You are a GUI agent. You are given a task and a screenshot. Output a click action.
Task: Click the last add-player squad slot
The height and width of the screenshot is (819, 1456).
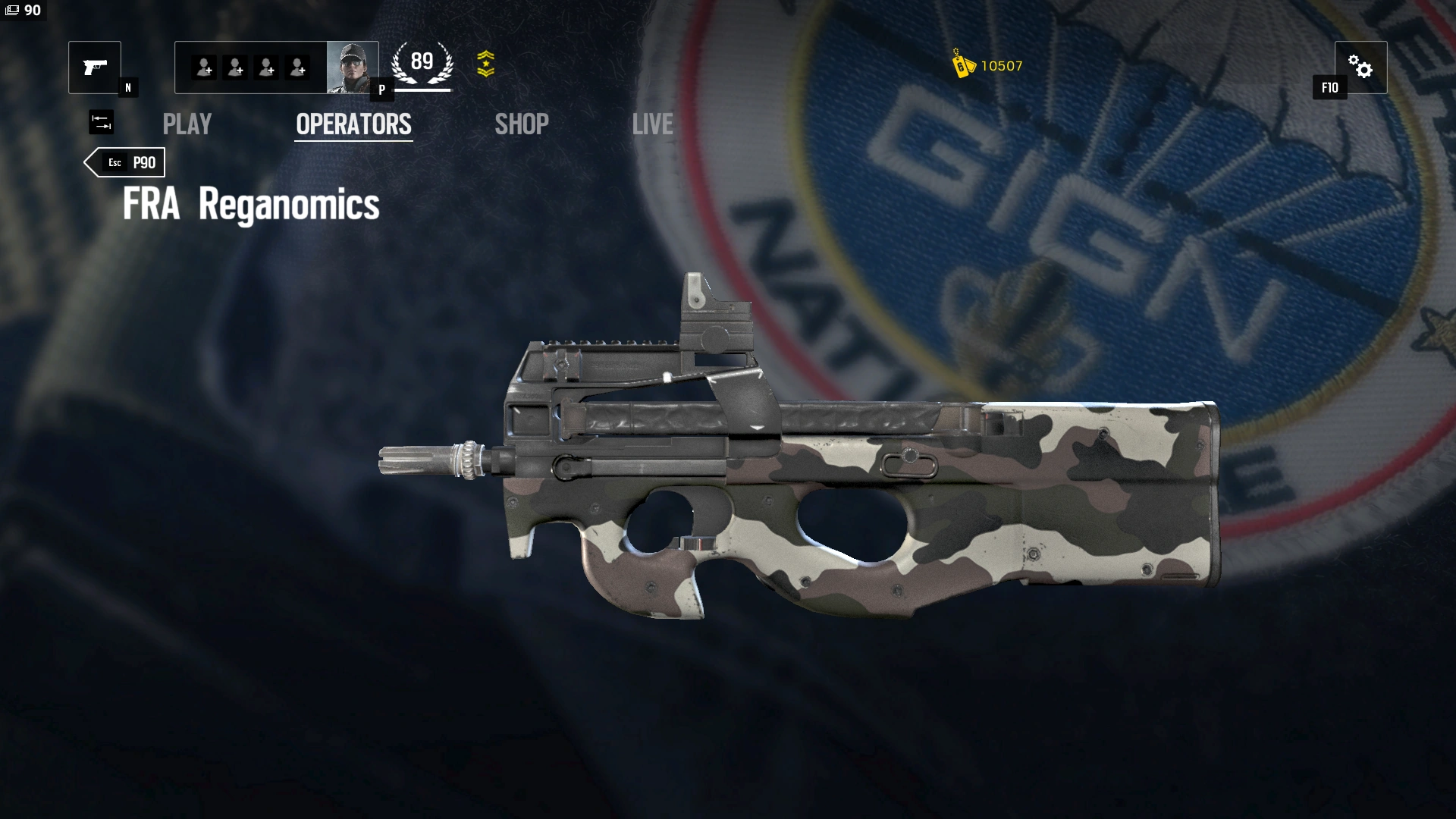tap(299, 67)
